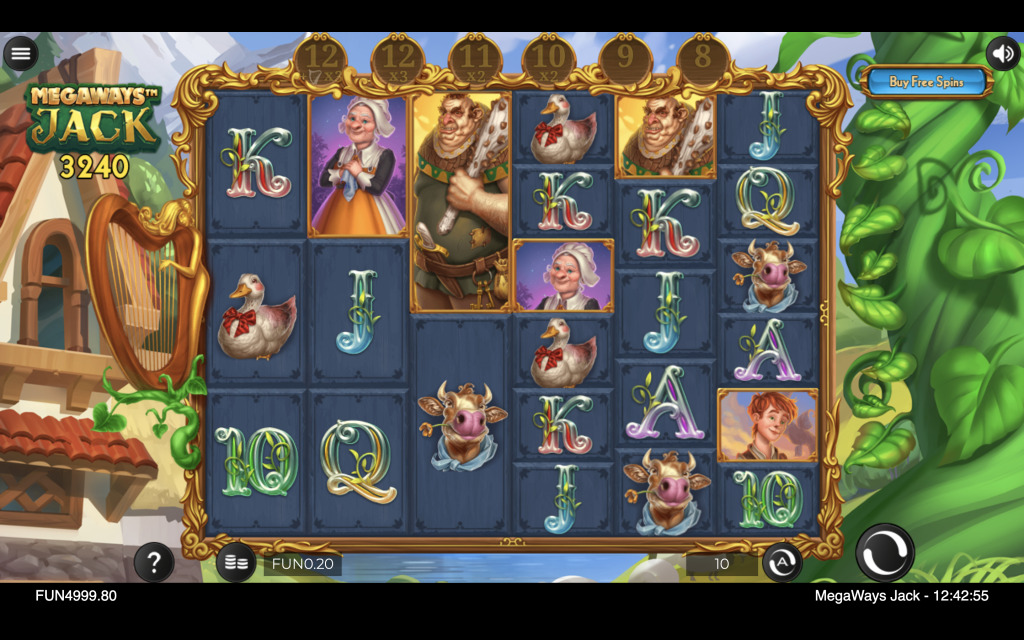1024x640 pixels.
Task: Open the bet coins stack button
Action: pos(236,564)
